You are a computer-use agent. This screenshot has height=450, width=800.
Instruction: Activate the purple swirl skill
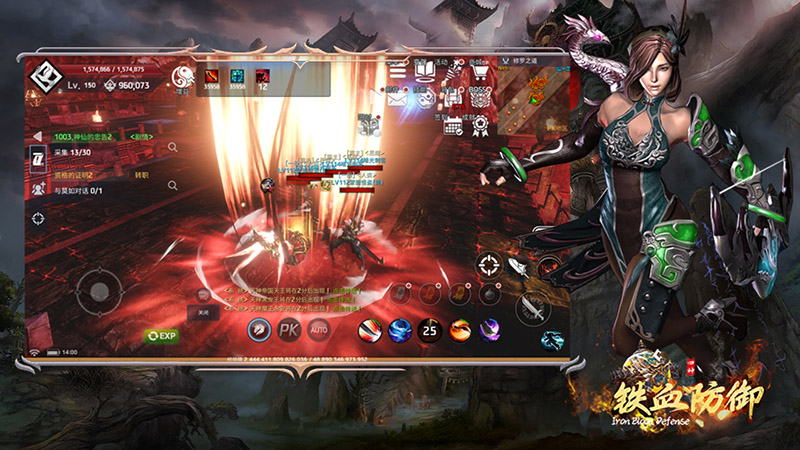point(490,328)
